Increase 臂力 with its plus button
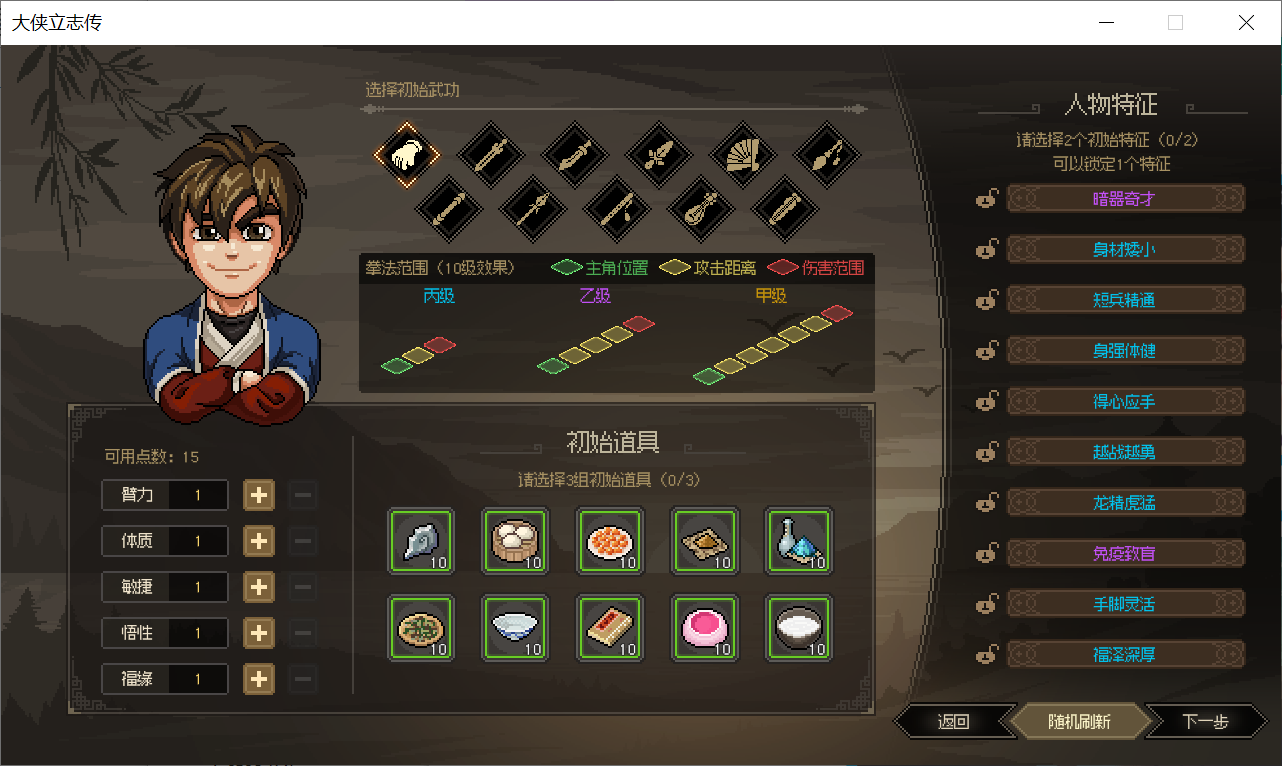This screenshot has height=766, width=1282. (x=259, y=495)
